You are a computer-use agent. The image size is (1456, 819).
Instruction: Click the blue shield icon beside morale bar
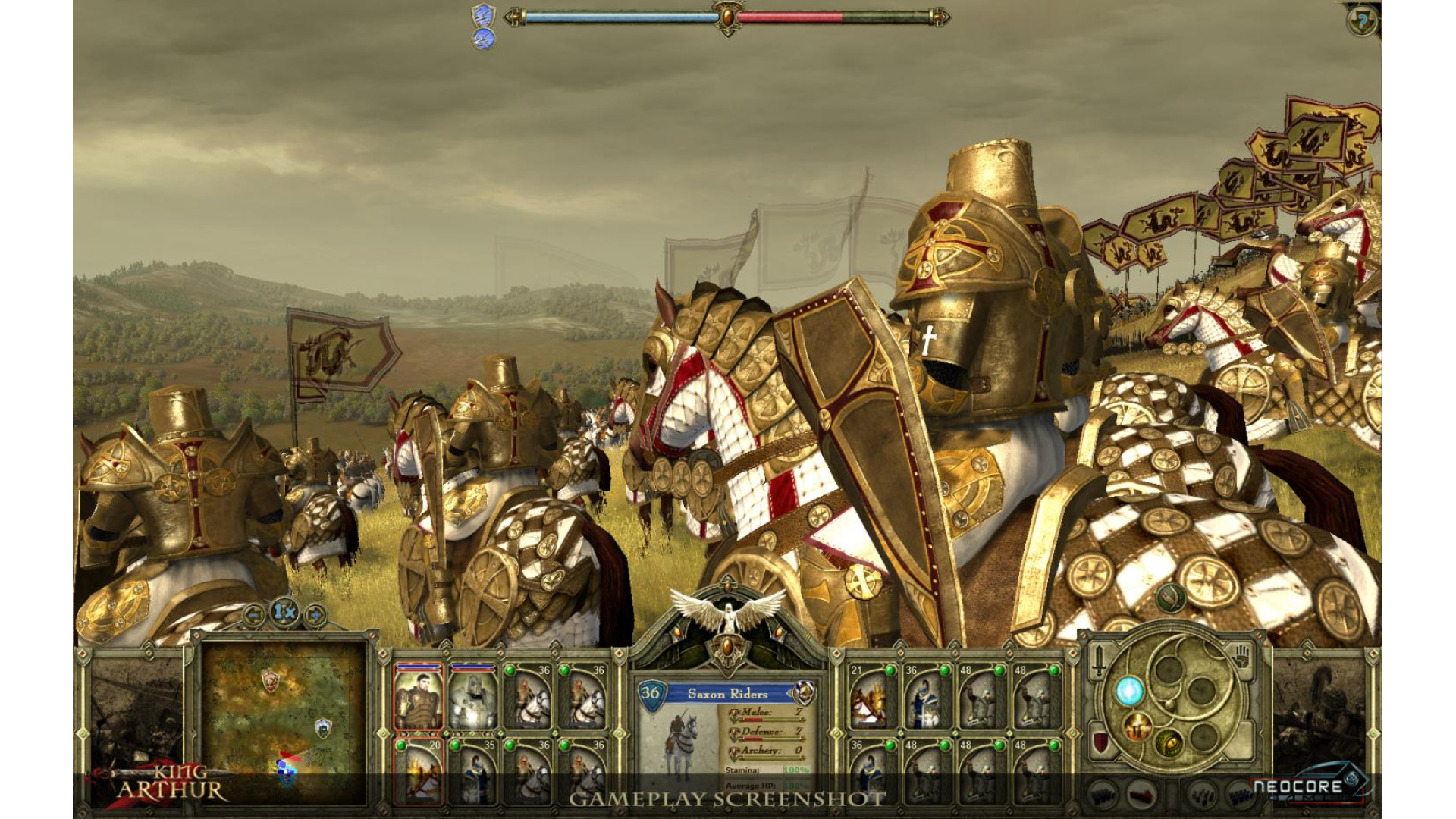pyautogui.click(x=483, y=15)
